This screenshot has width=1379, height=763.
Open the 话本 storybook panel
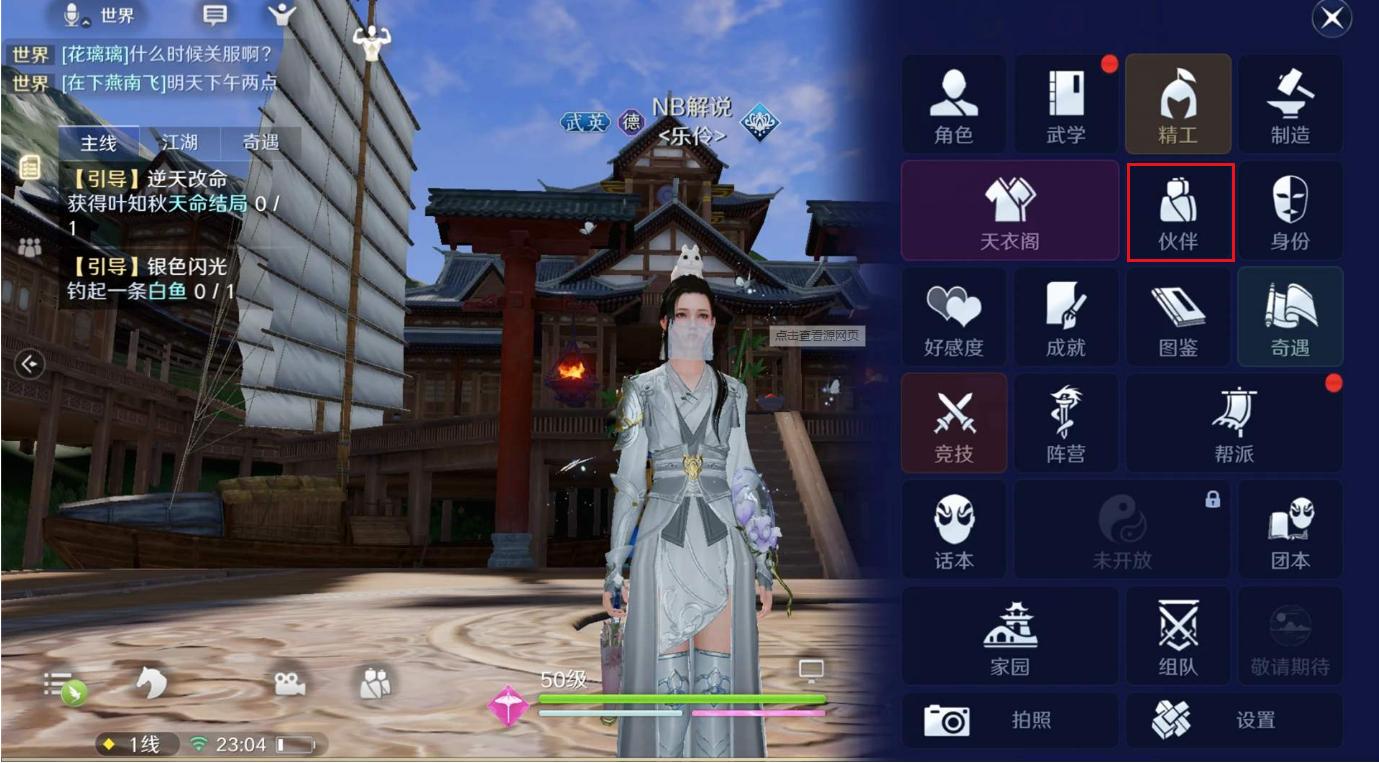954,528
